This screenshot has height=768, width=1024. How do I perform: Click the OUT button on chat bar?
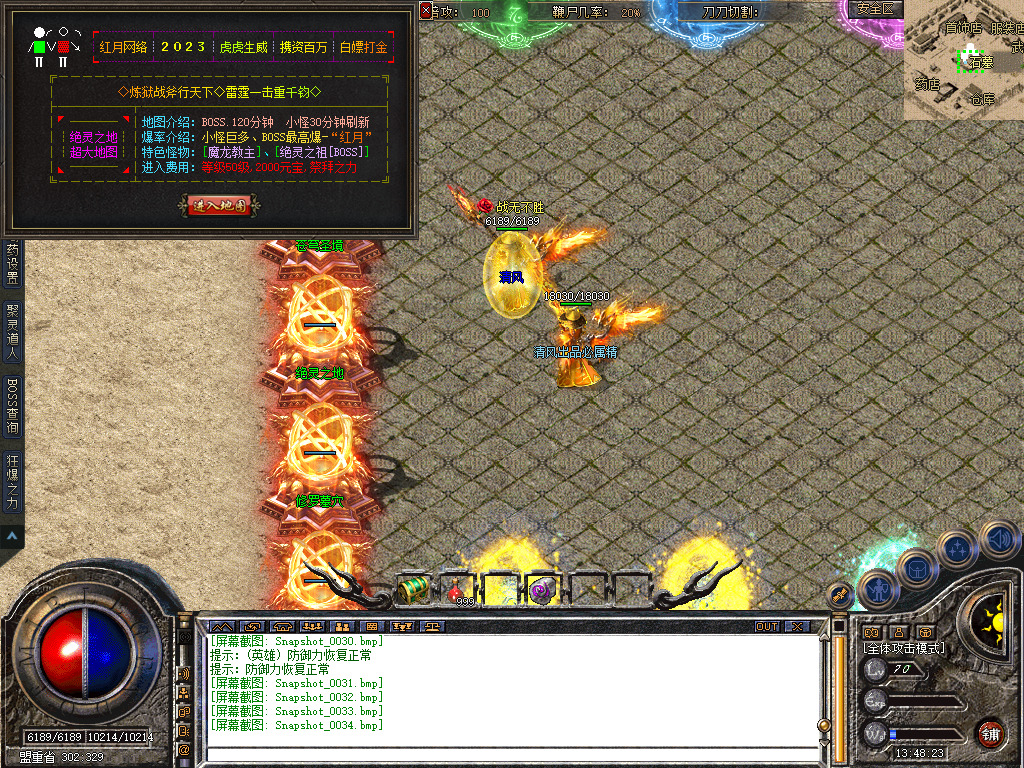pyautogui.click(x=766, y=626)
